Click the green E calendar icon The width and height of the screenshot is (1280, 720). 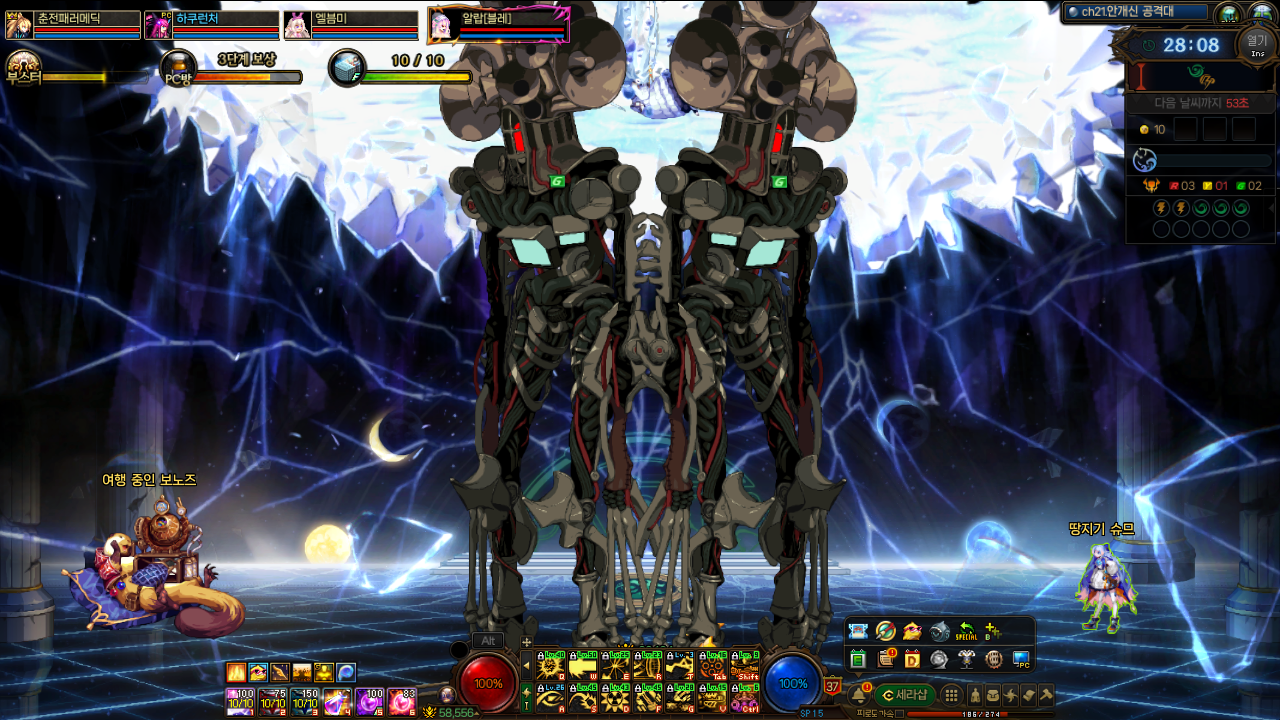tap(857, 659)
